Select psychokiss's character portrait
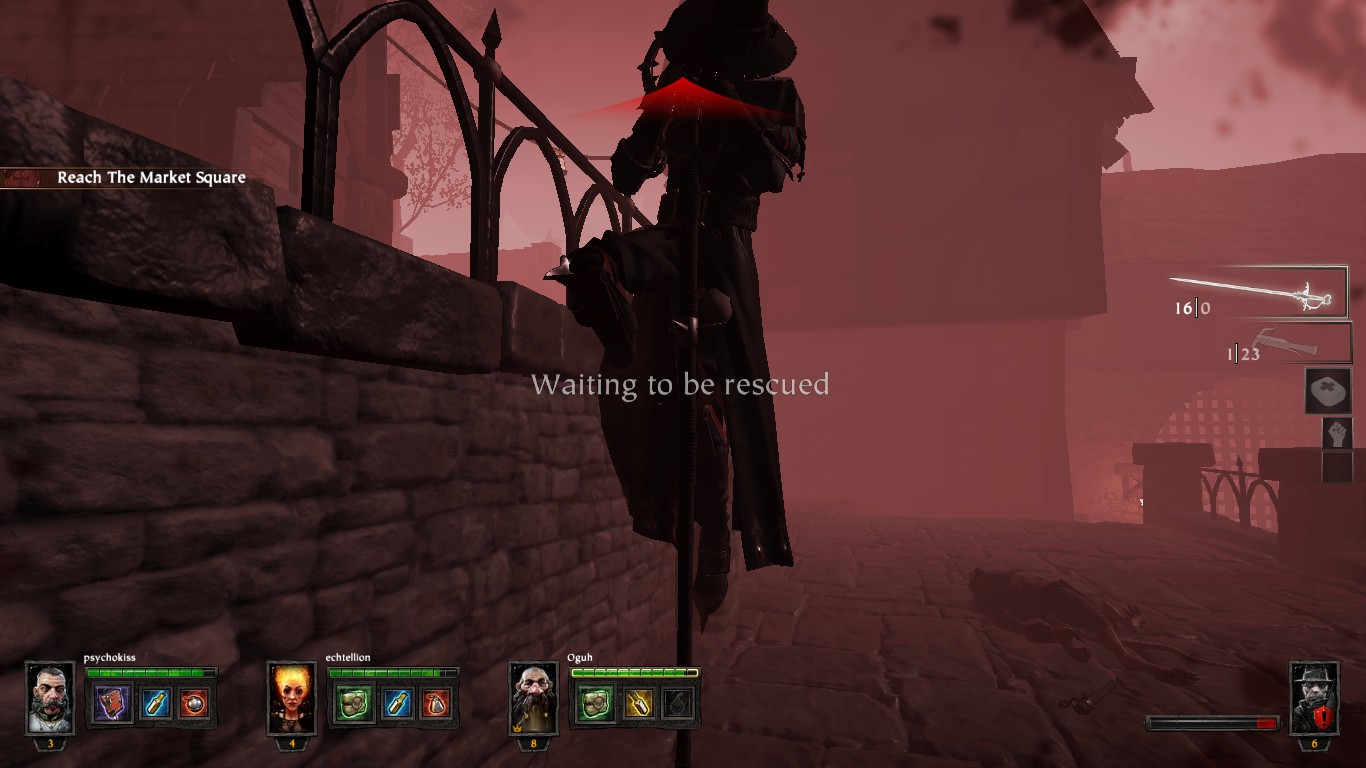 coord(50,698)
